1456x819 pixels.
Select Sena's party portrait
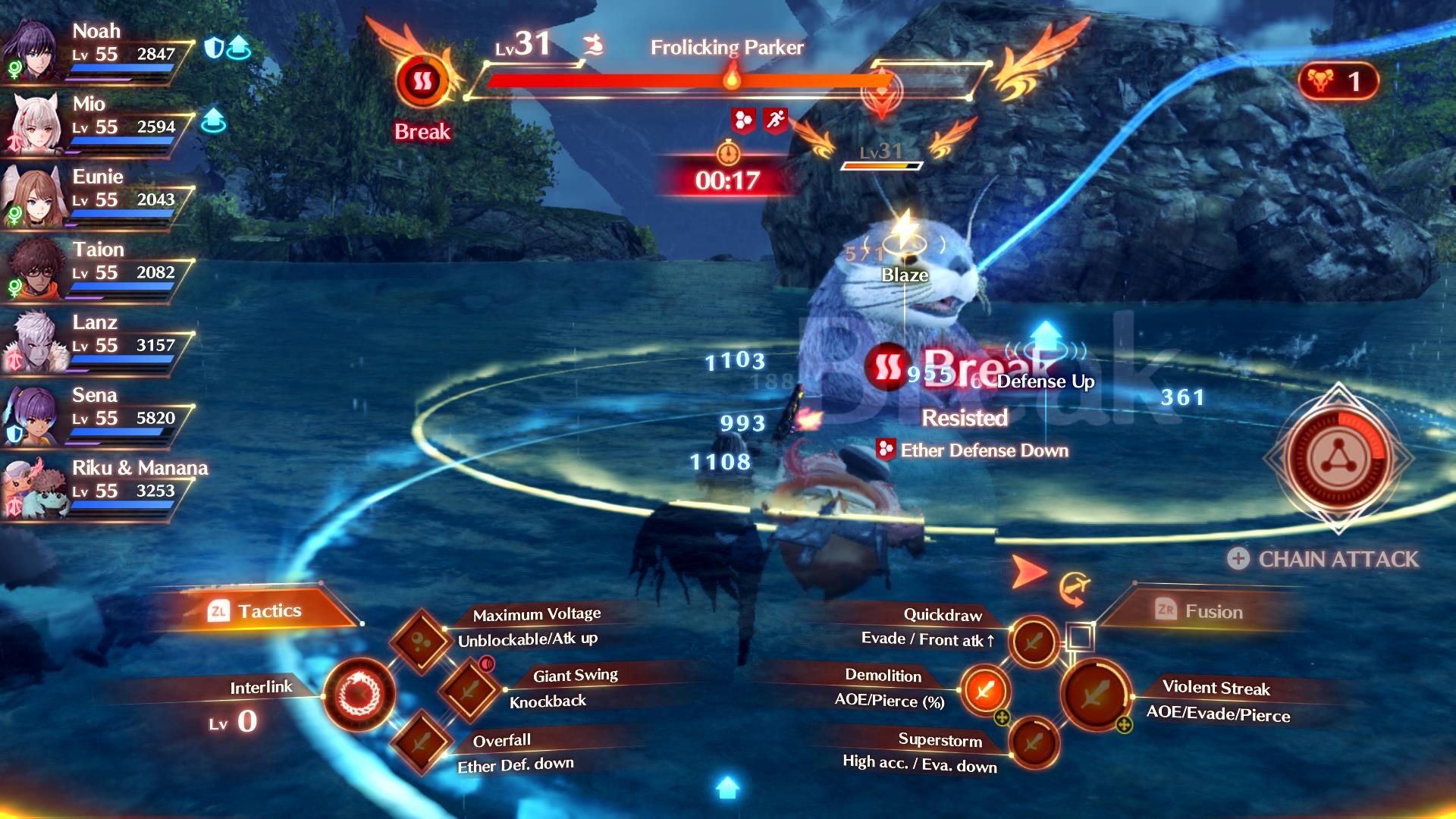pyautogui.click(x=32, y=414)
